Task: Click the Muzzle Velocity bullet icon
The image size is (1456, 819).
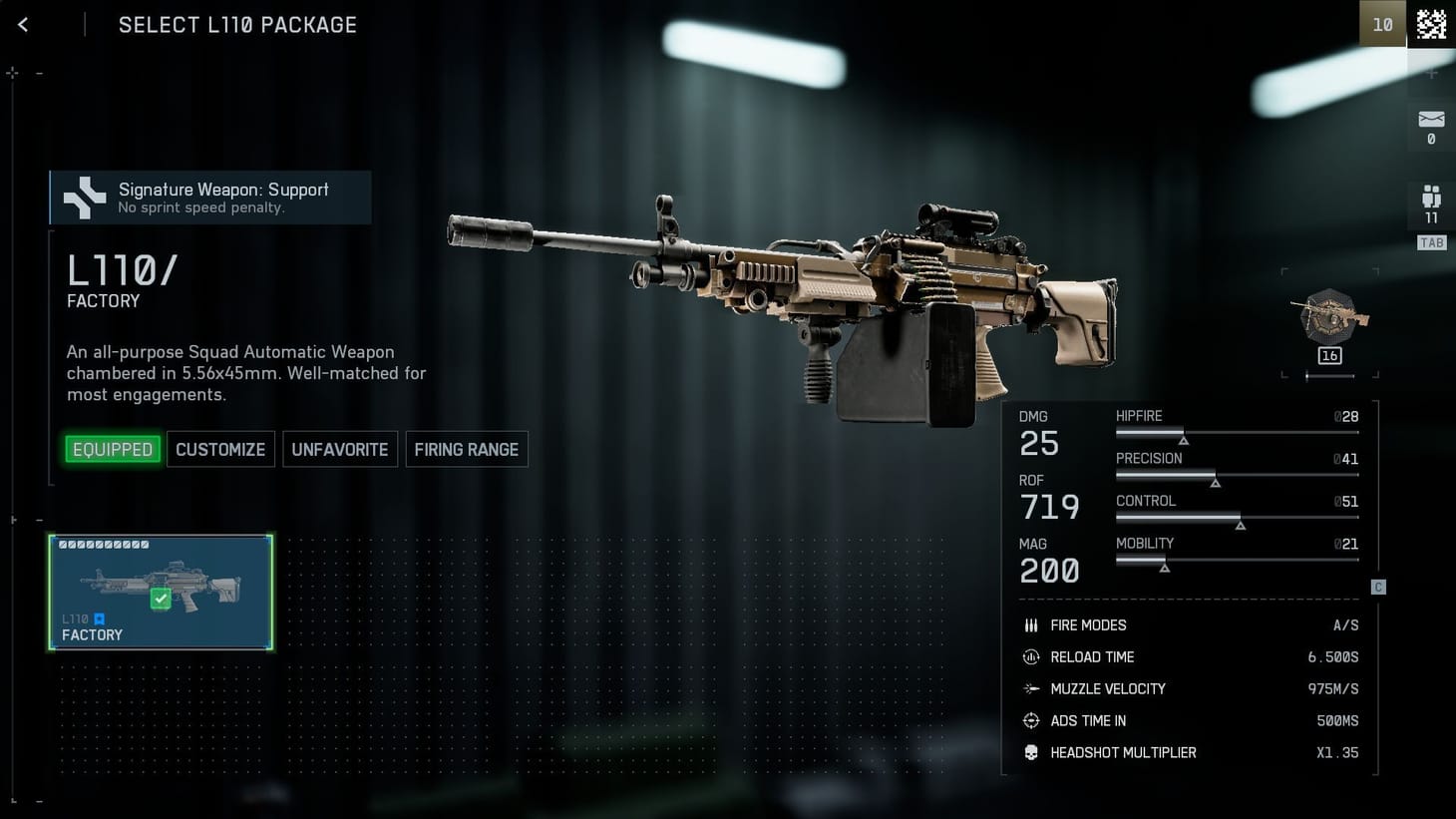Action: pos(1030,688)
